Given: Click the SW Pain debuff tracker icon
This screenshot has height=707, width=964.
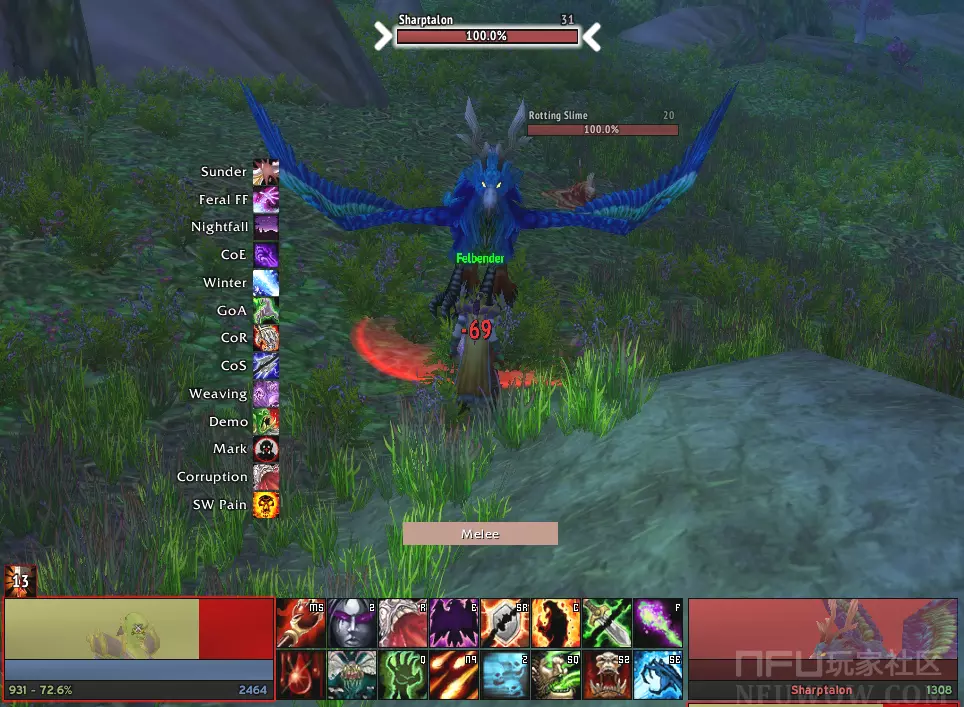Looking at the screenshot, I should coord(266,505).
